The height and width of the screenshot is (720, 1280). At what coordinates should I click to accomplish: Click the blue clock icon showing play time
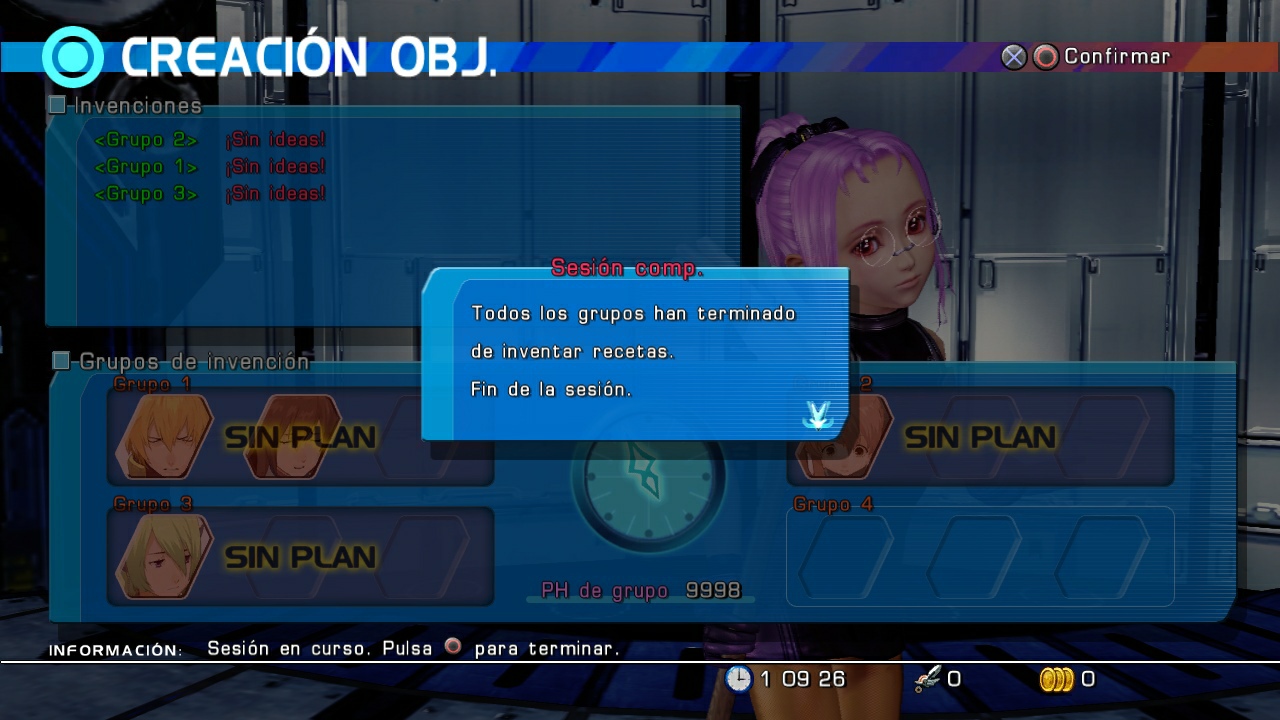click(738, 679)
